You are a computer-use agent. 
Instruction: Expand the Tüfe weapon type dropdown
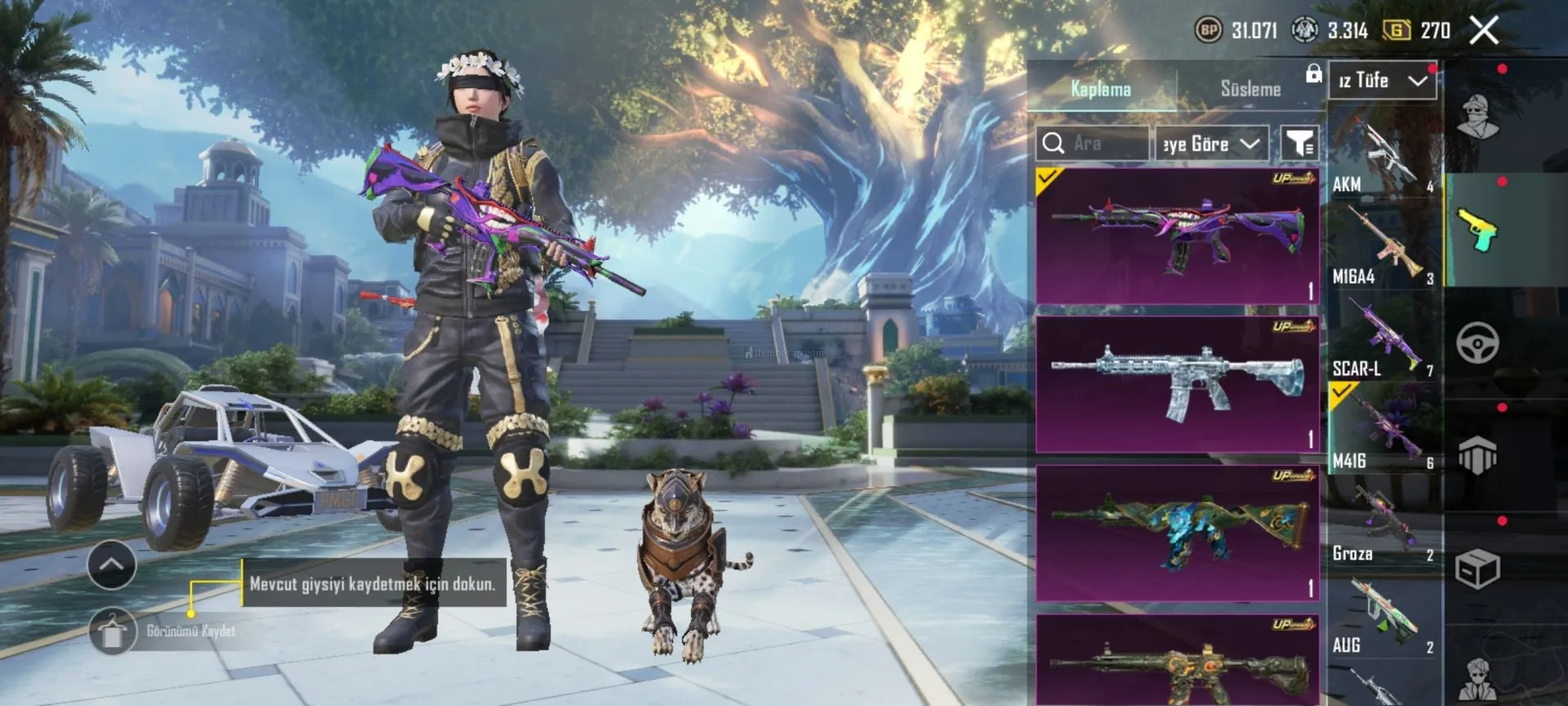point(1382,80)
